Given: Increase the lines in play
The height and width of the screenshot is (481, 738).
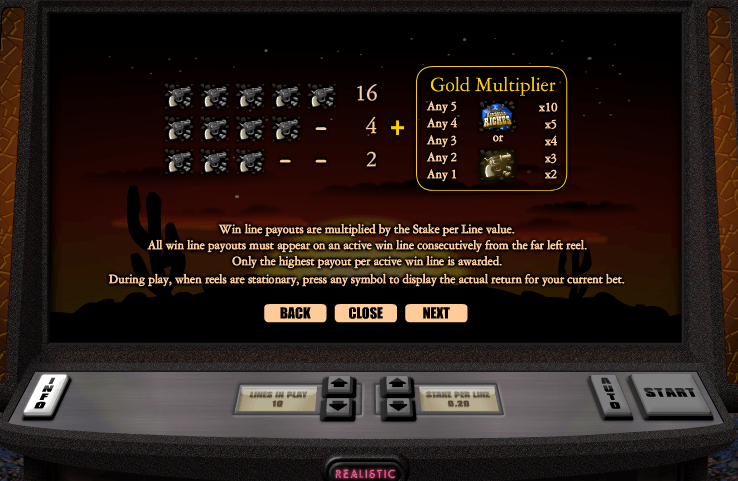Looking at the screenshot, I should click(x=340, y=385).
